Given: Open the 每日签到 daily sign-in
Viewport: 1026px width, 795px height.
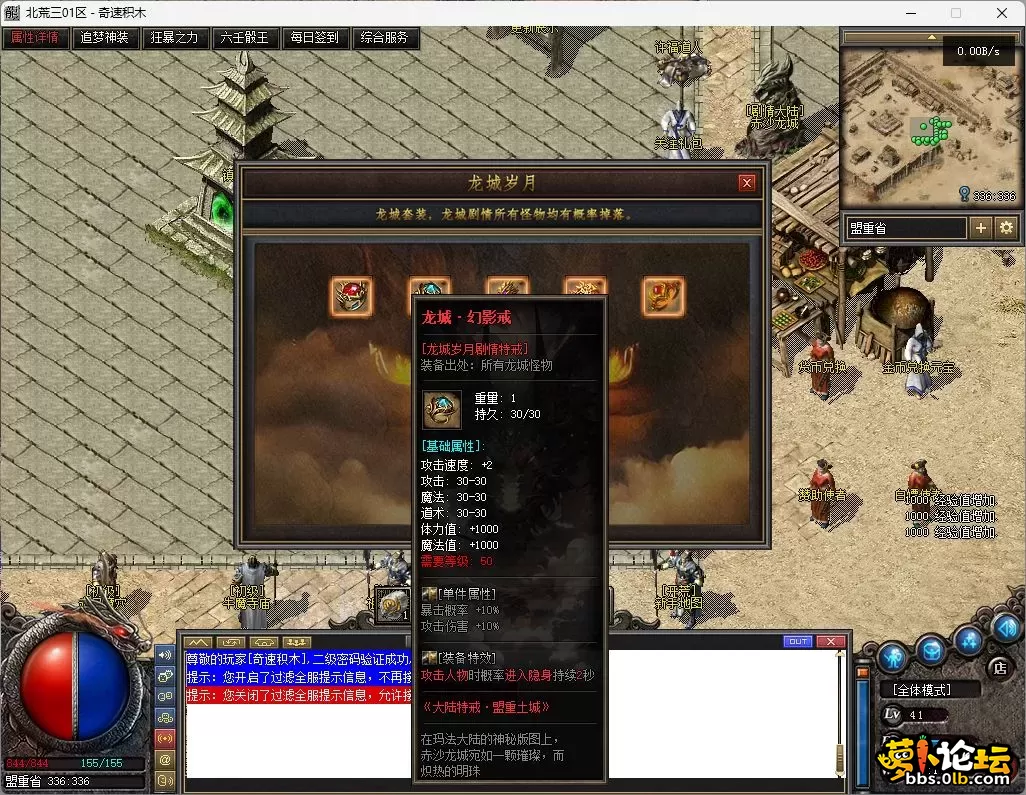Looking at the screenshot, I should pyautogui.click(x=315, y=38).
